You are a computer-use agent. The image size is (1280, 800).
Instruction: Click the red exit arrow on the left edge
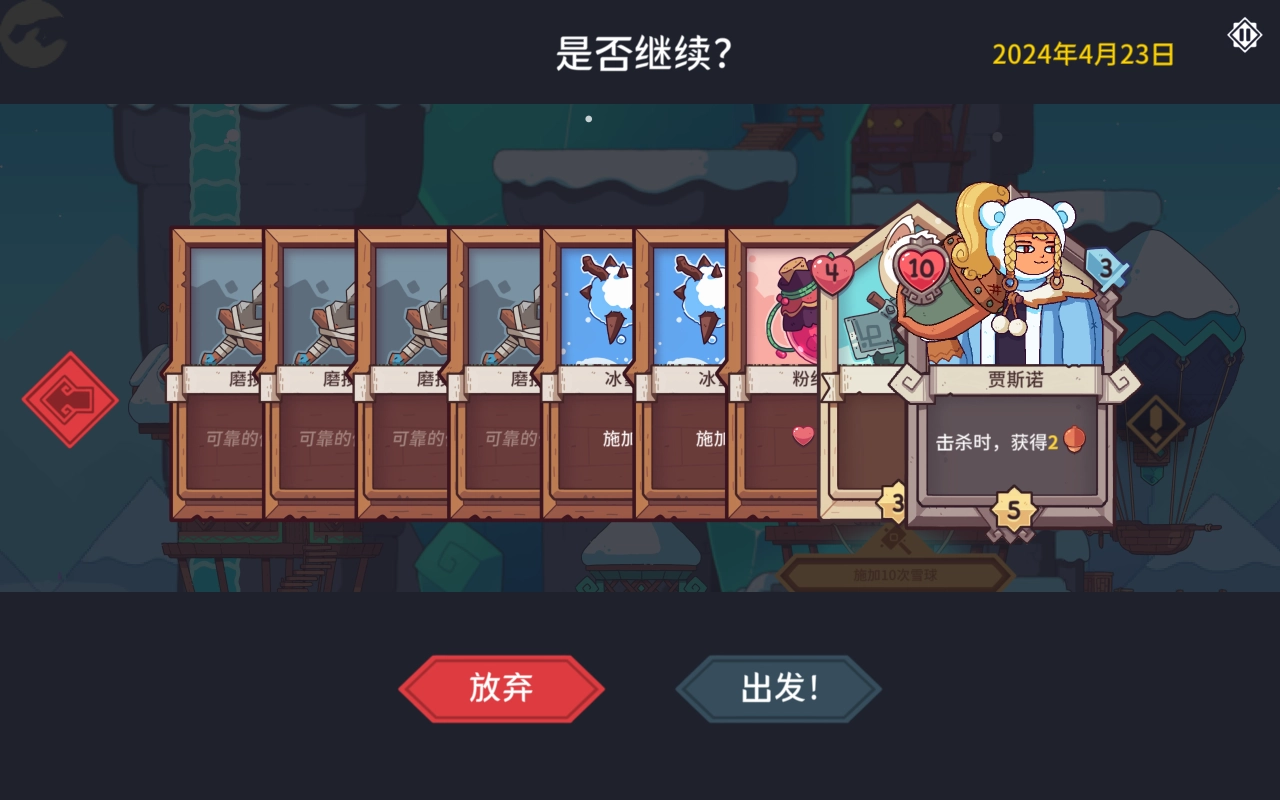[x=70, y=397]
